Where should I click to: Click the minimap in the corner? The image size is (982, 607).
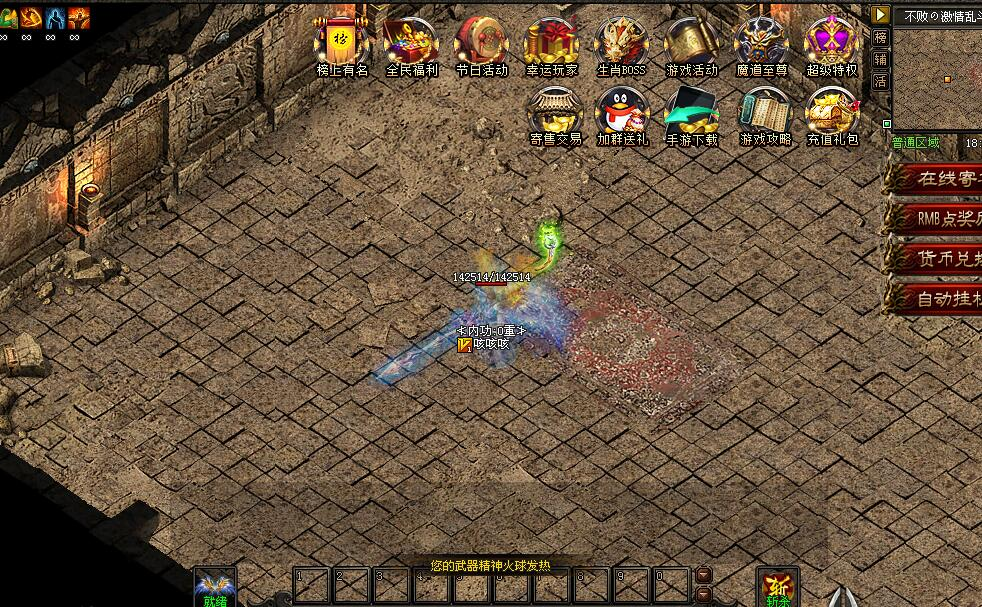[937, 76]
